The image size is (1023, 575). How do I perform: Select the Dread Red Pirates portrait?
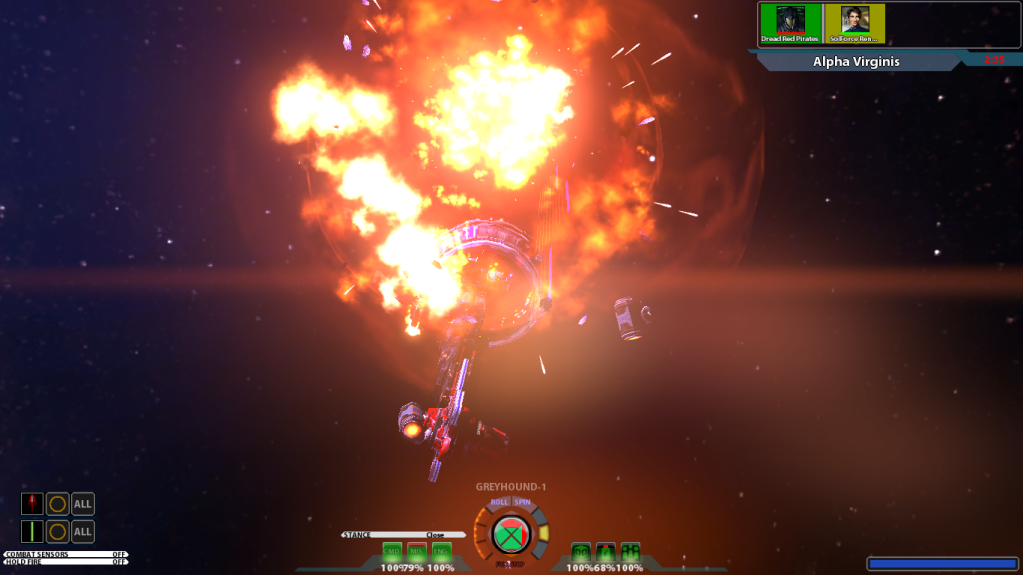coord(790,23)
